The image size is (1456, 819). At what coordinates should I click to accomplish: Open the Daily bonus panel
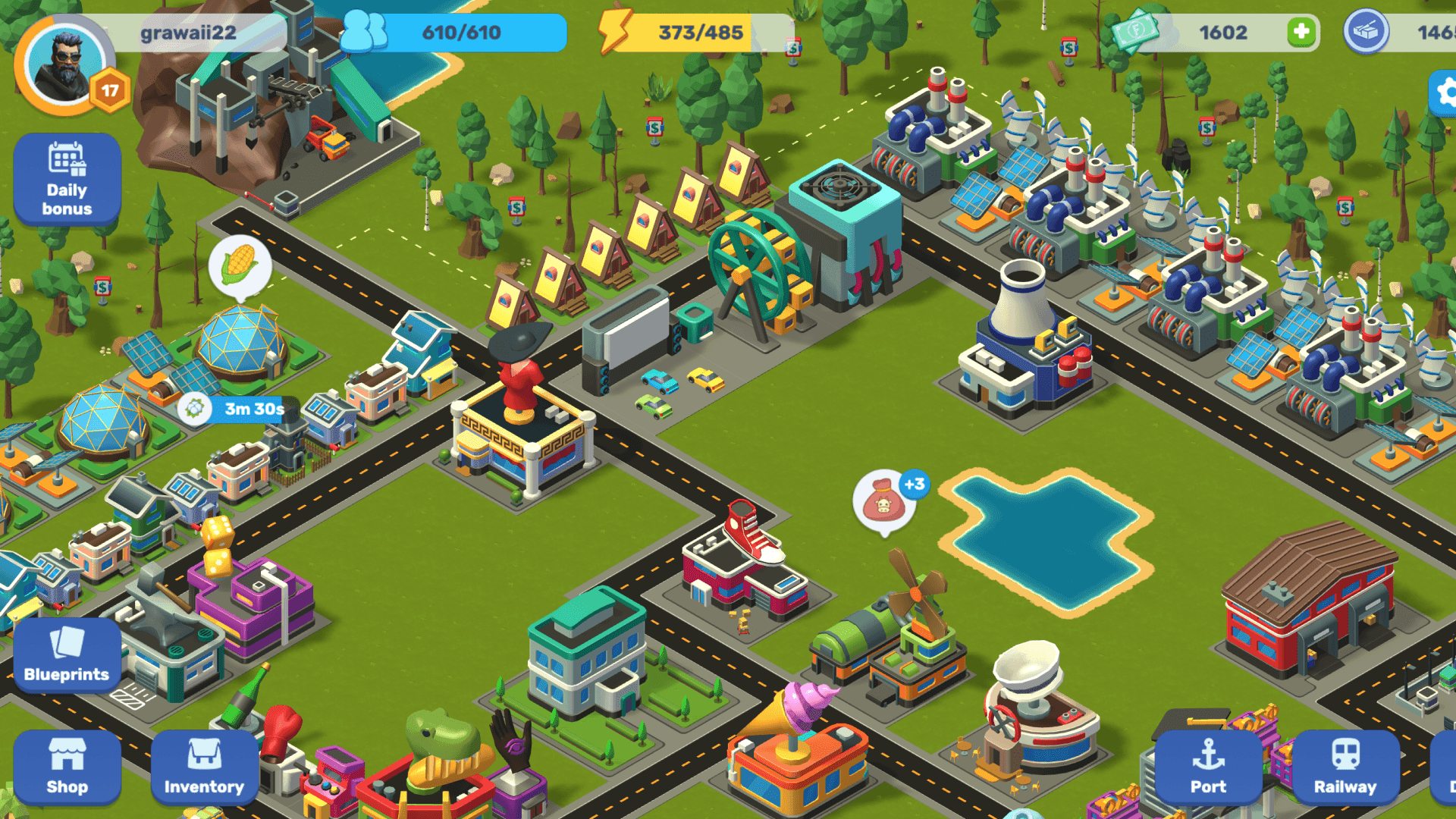pyautogui.click(x=67, y=179)
